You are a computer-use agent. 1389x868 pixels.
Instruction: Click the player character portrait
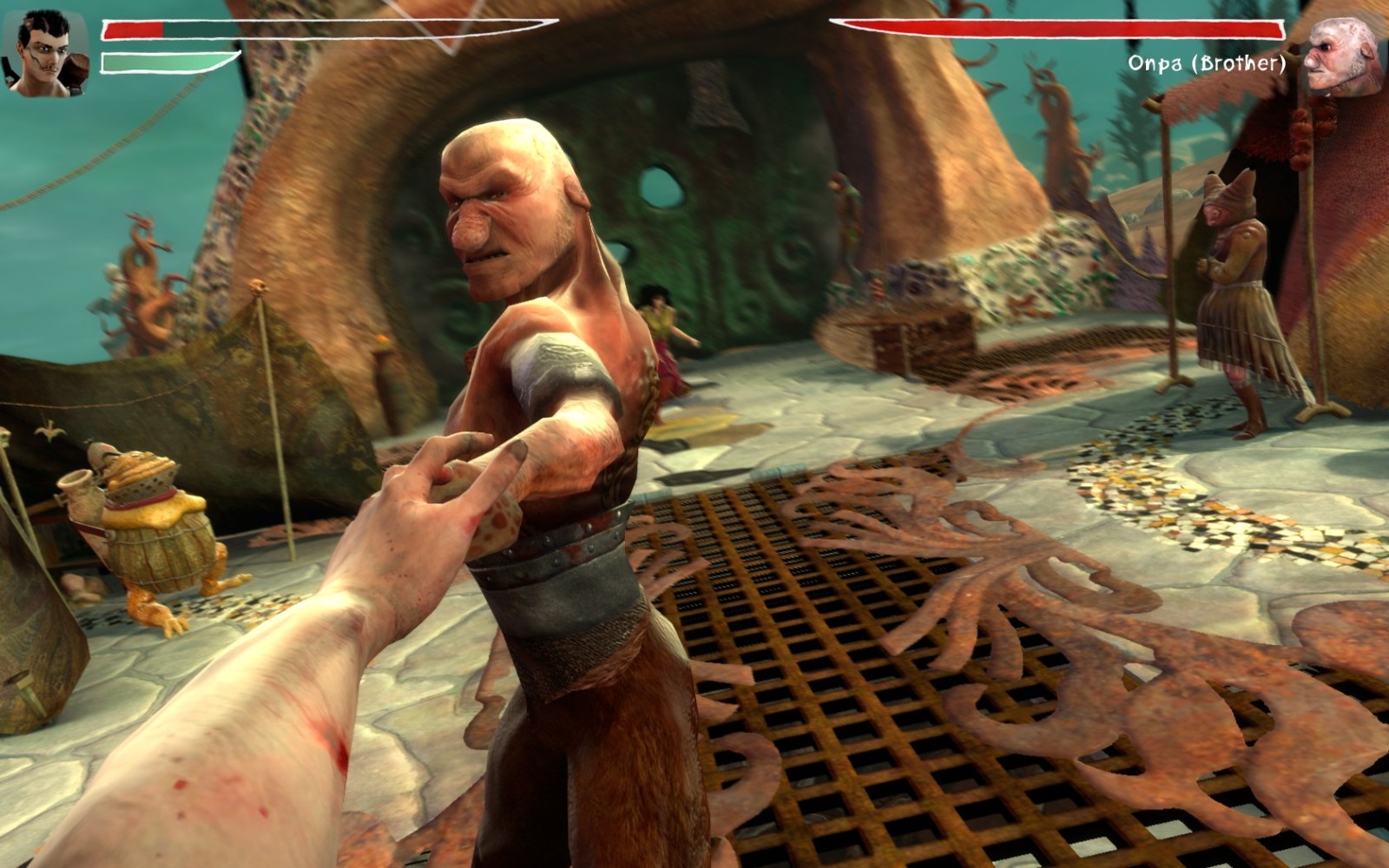[x=45, y=54]
